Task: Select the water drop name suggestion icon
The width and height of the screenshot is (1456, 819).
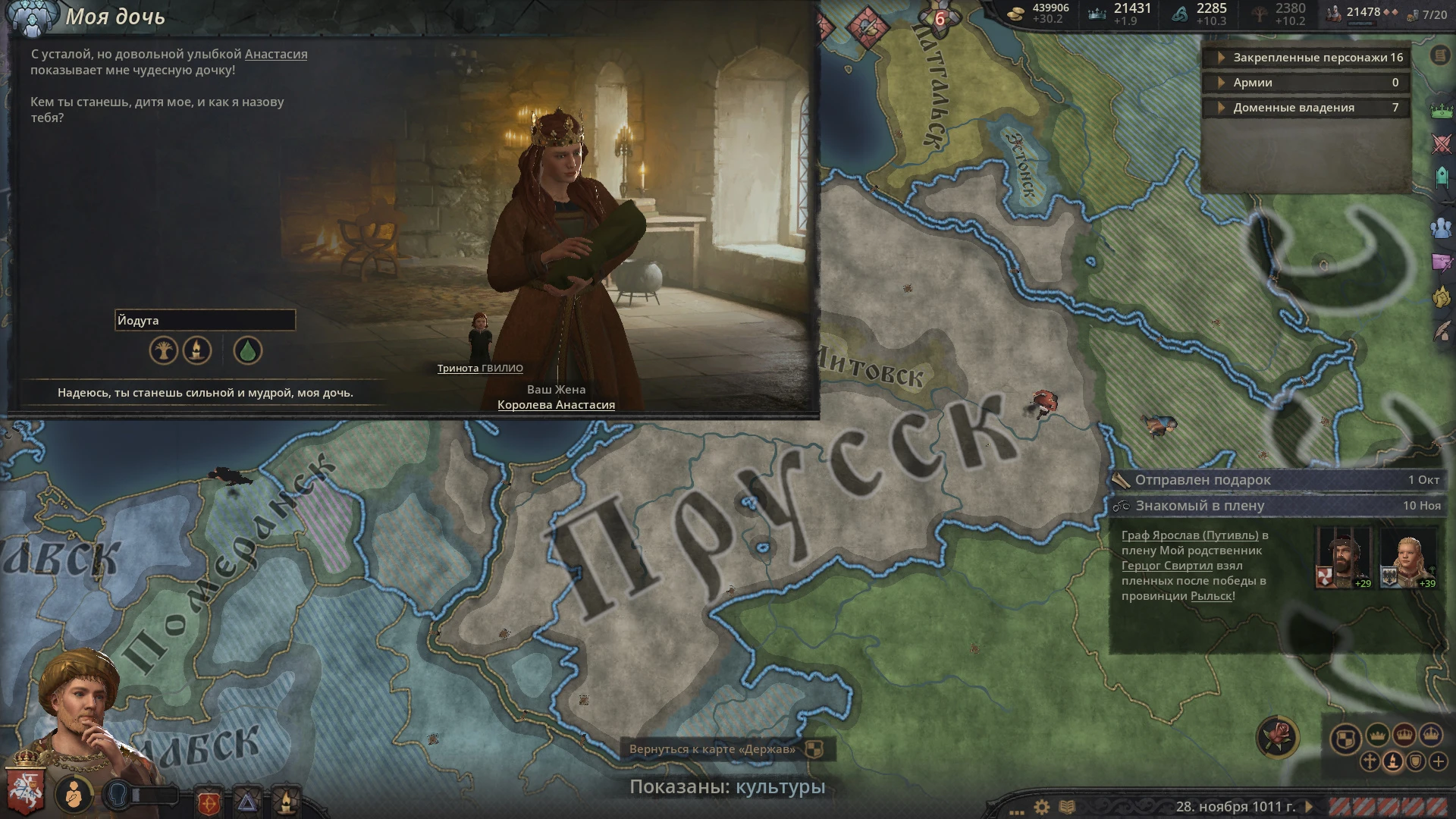Action: pos(246,351)
